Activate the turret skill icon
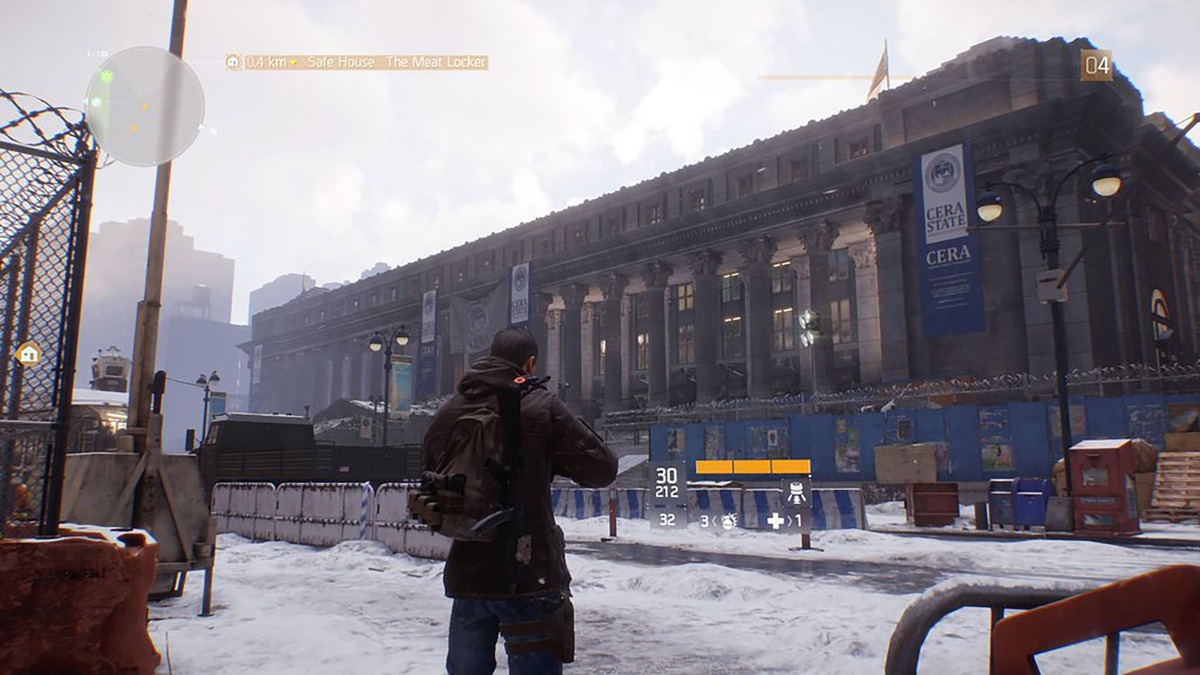The image size is (1200, 675). pyautogui.click(x=796, y=492)
